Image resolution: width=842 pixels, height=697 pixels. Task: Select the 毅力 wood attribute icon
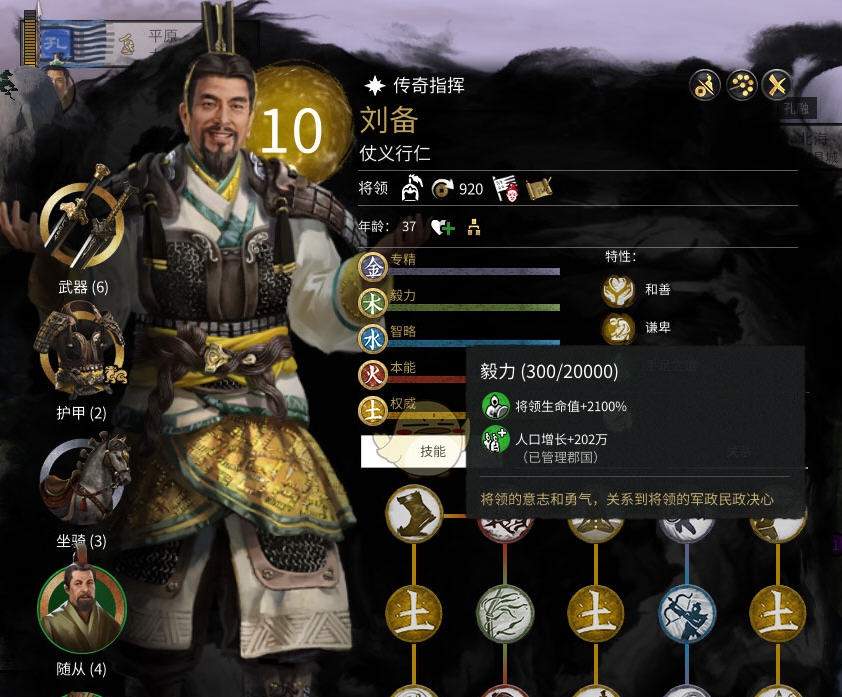[x=373, y=302]
